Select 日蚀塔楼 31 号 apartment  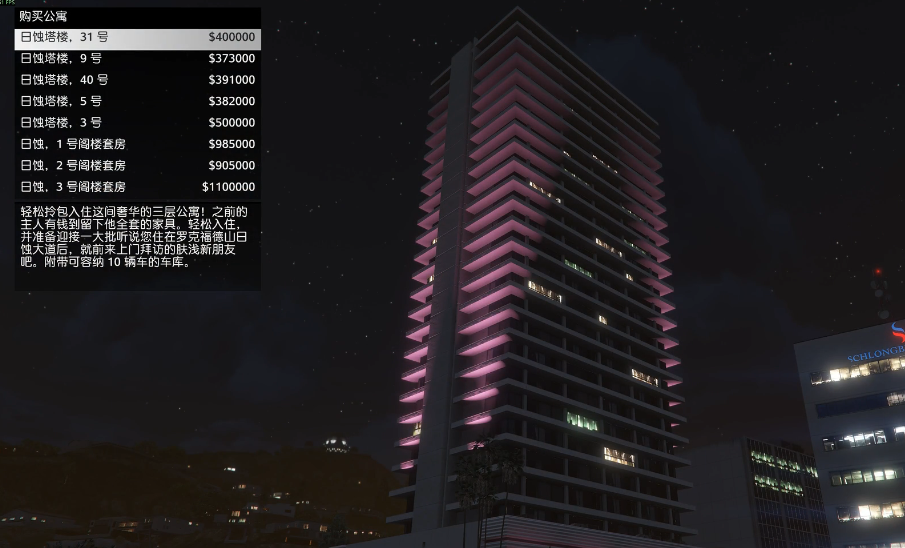pos(137,38)
